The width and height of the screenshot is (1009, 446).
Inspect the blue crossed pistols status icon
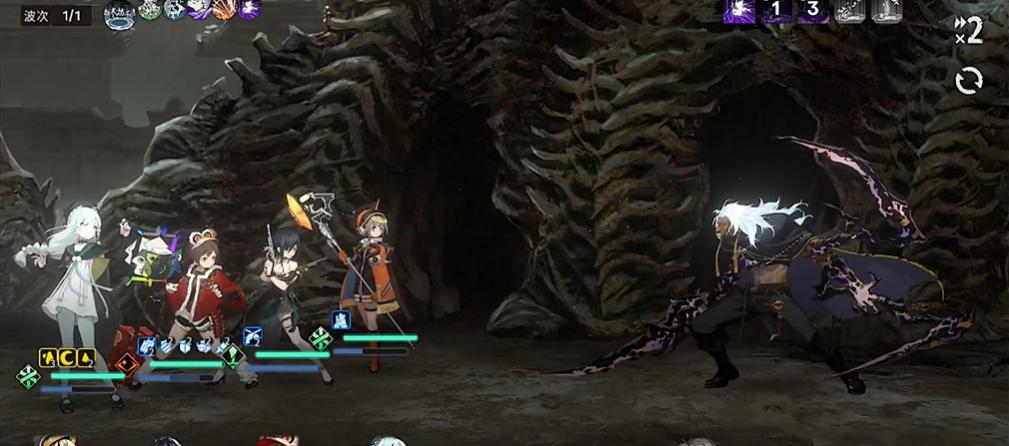(x=253, y=335)
